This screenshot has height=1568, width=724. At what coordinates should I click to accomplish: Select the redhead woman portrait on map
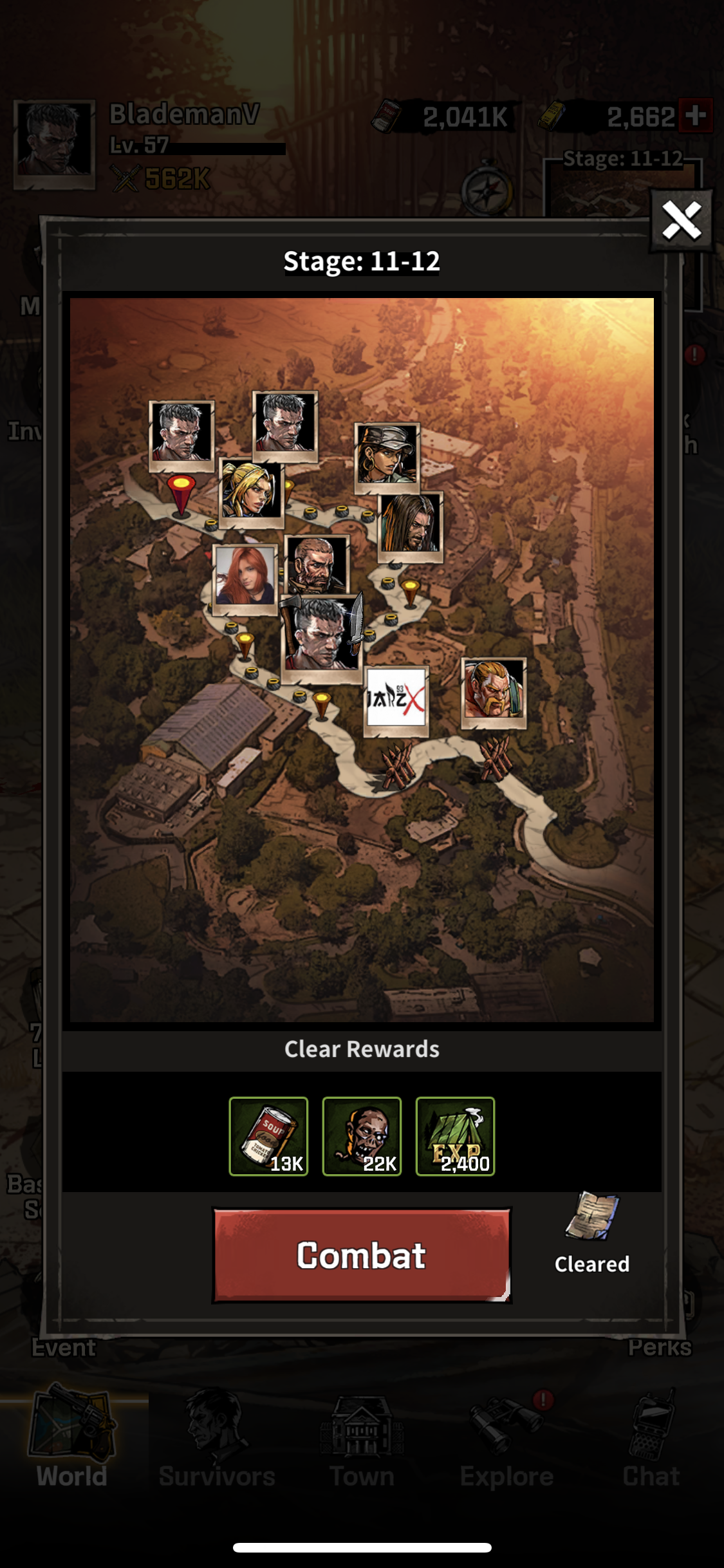click(245, 576)
